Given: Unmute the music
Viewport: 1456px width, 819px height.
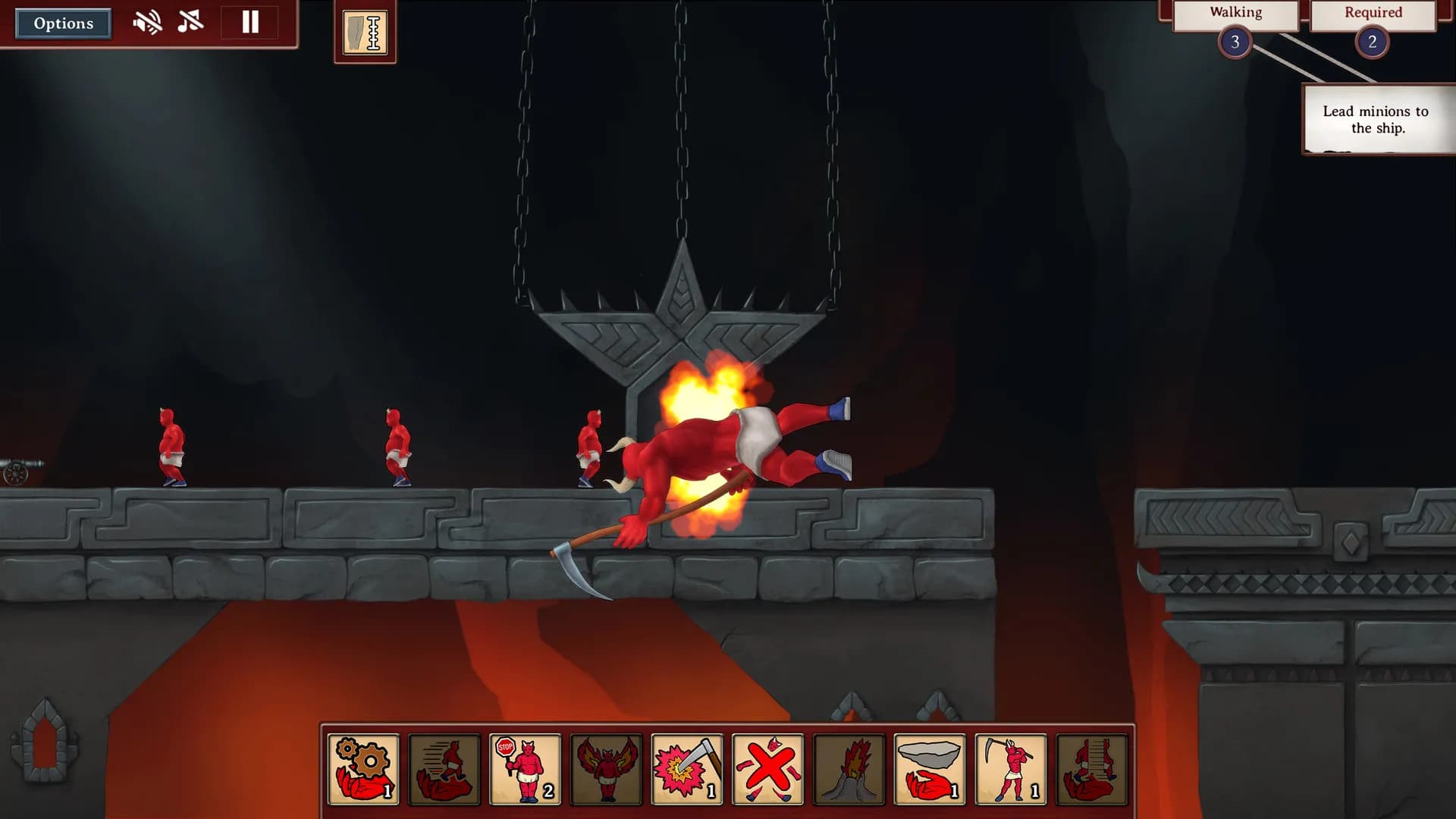Looking at the screenshot, I should [x=190, y=23].
